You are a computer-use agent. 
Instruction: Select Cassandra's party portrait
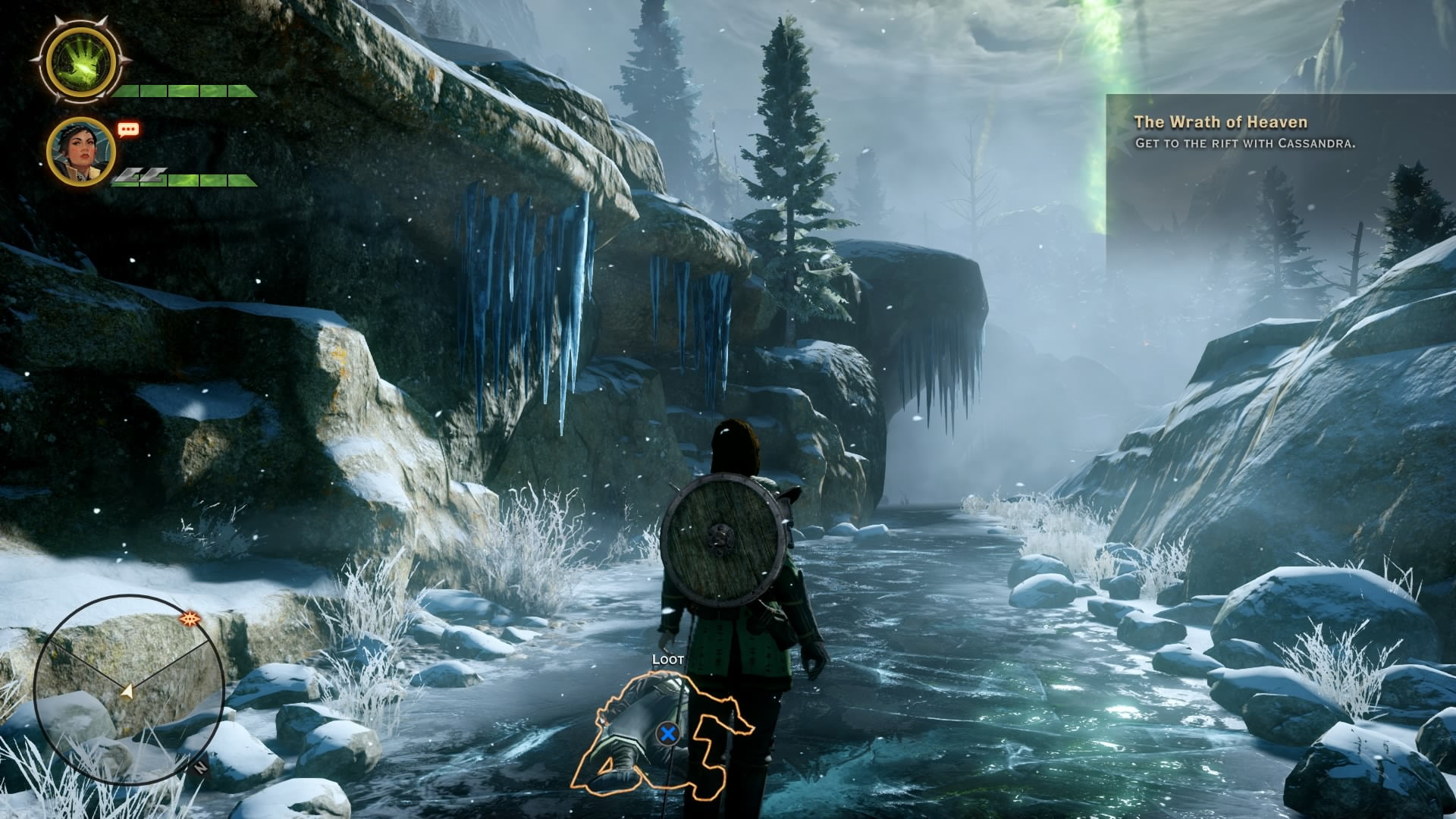(80, 151)
